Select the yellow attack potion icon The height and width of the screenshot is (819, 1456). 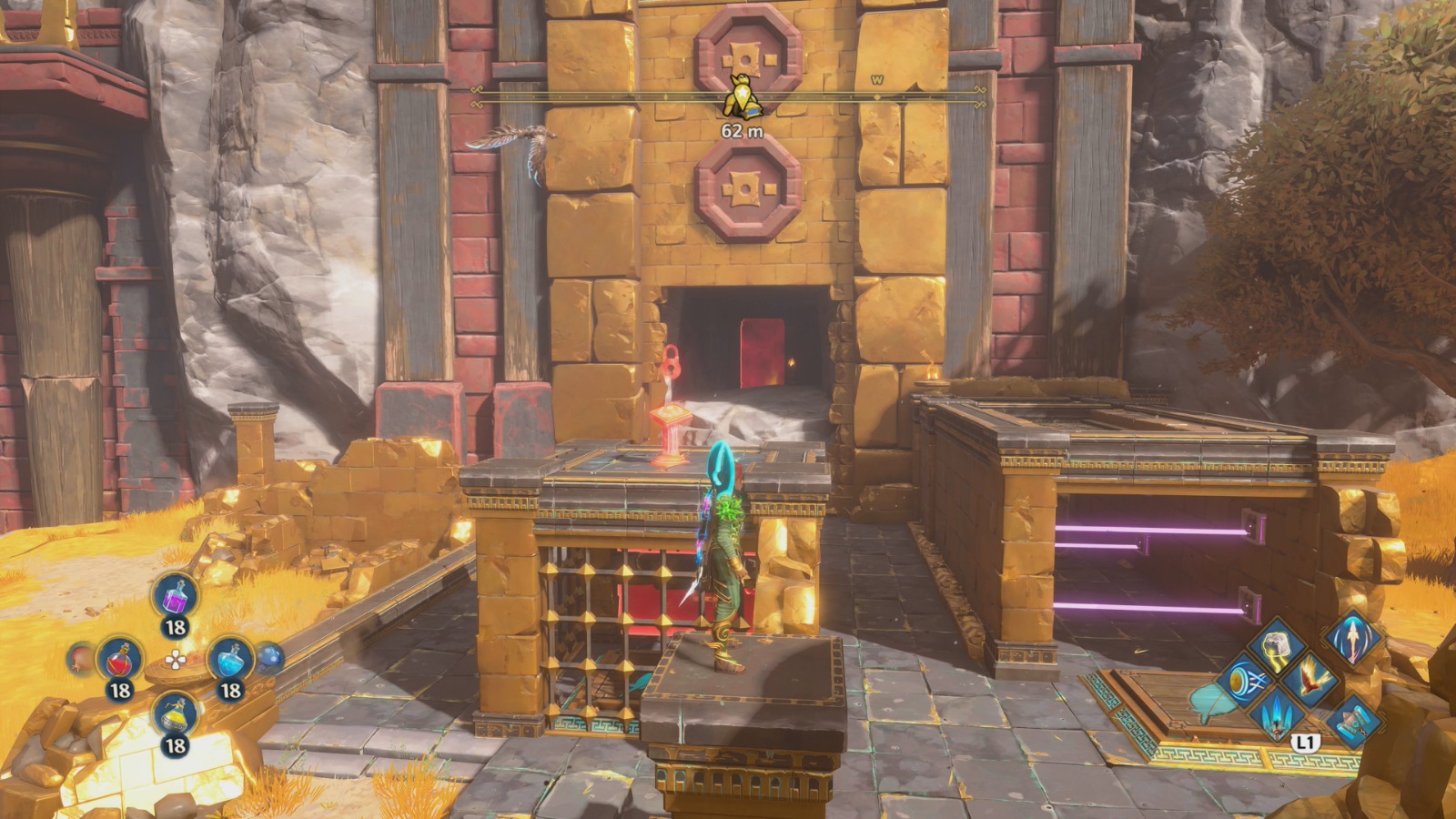tap(174, 715)
